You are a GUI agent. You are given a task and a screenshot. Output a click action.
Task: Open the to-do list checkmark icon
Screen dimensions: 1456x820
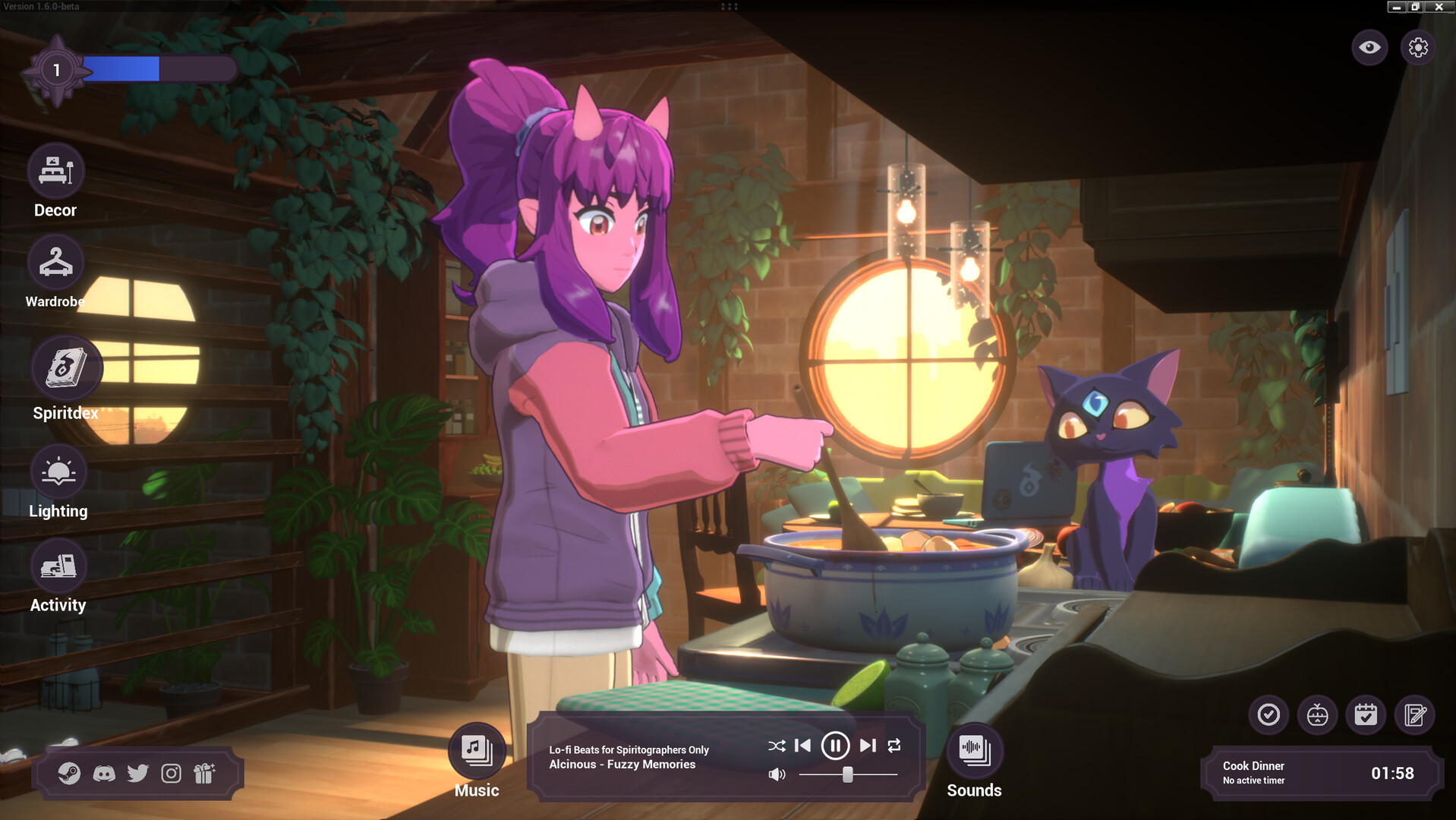tap(1267, 714)
